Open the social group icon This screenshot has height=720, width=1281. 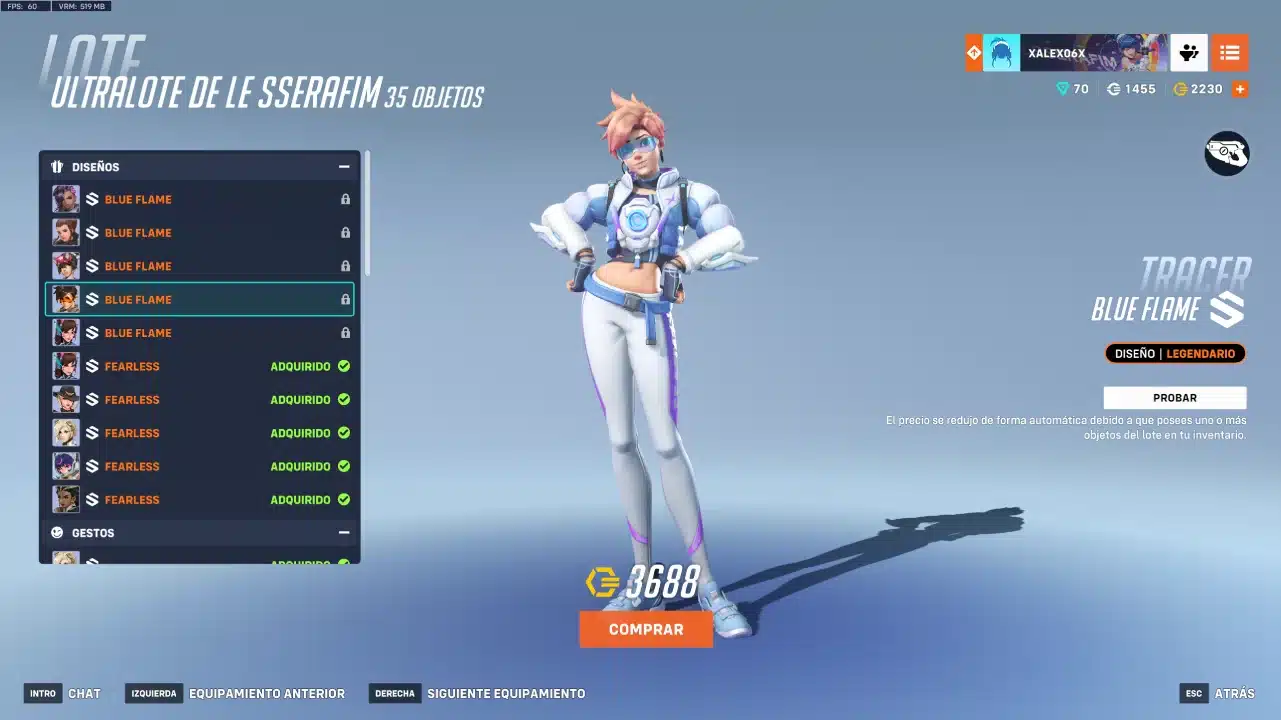pos(1188,53)
